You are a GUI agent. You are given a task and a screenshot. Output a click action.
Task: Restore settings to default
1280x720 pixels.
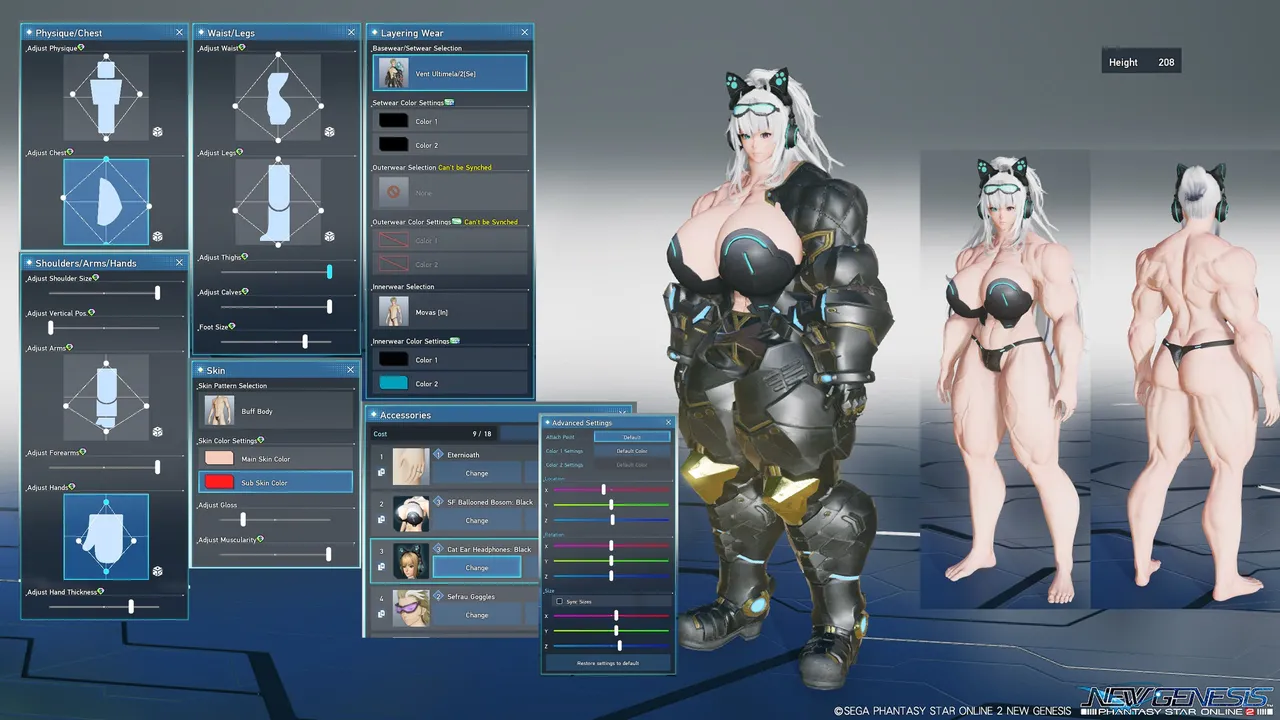(x=608, y=662)
